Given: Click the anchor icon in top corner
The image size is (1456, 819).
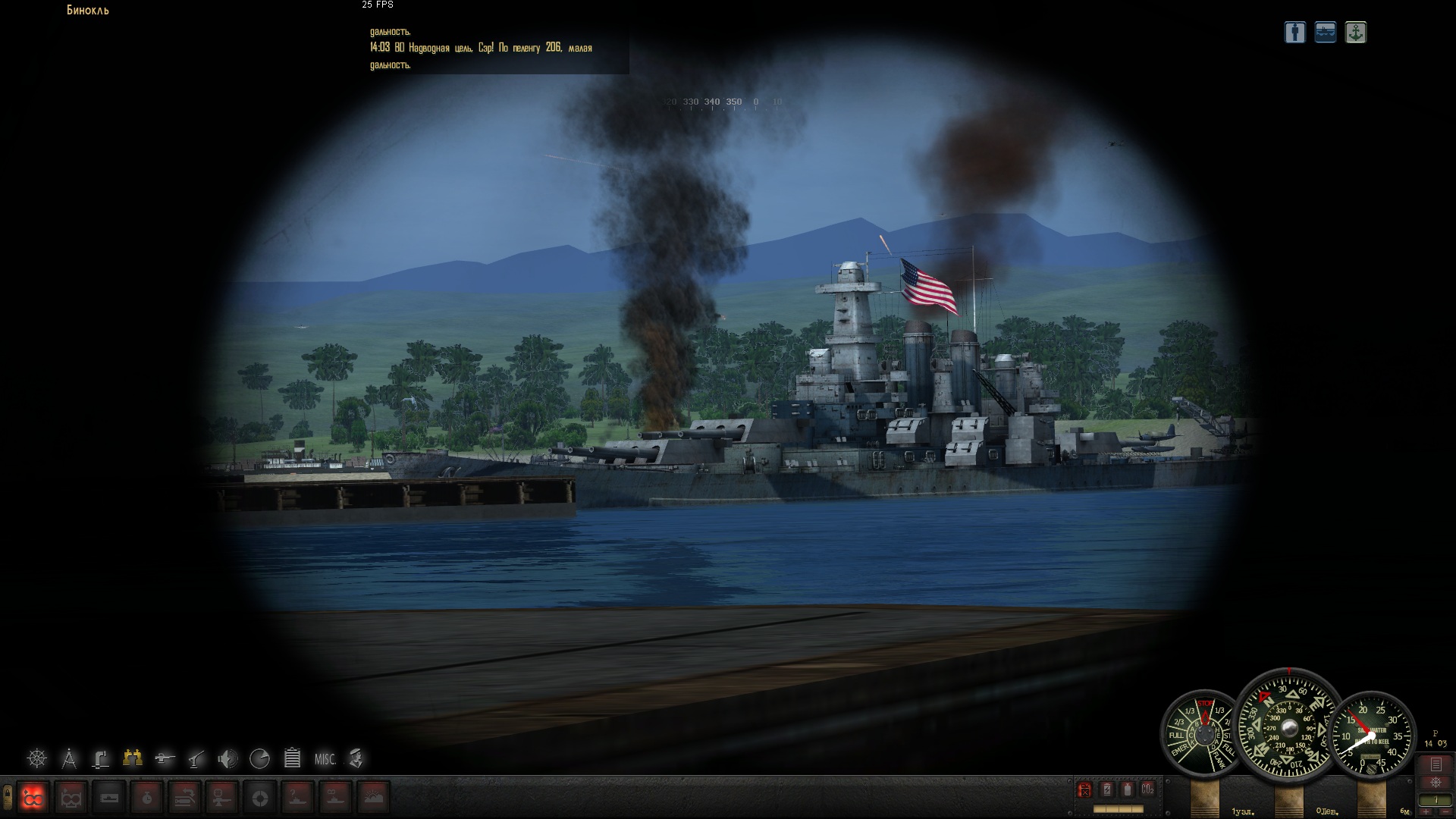Looking at the screenshot, I should [x=1355, y=33].
